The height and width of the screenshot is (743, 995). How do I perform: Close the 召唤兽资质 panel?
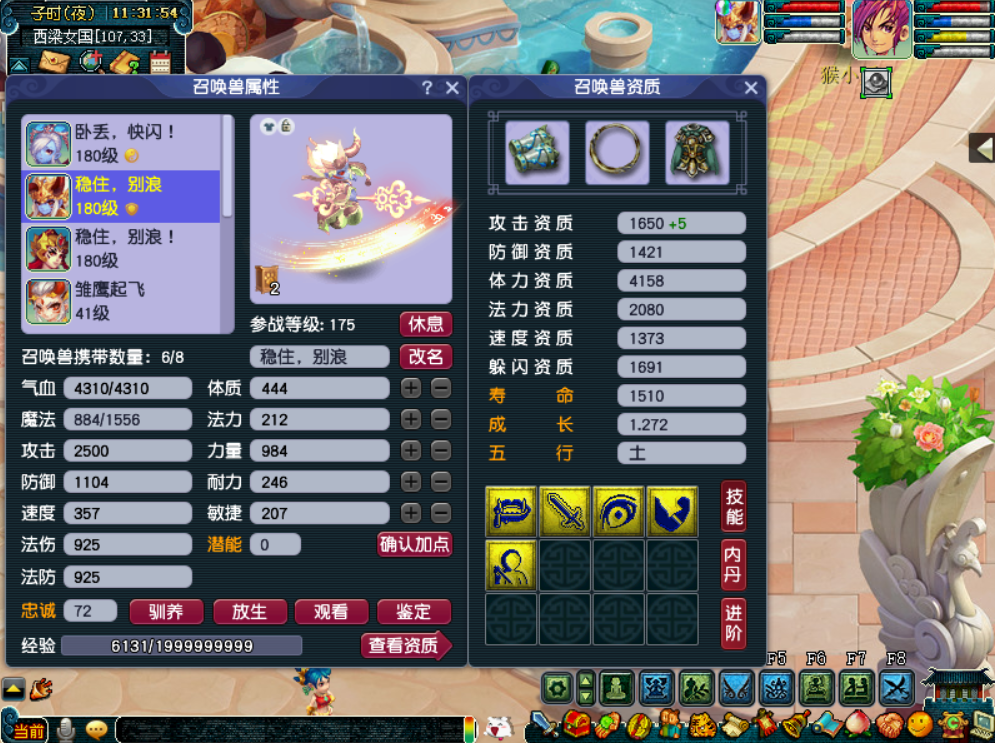click(x=751, y=88)
